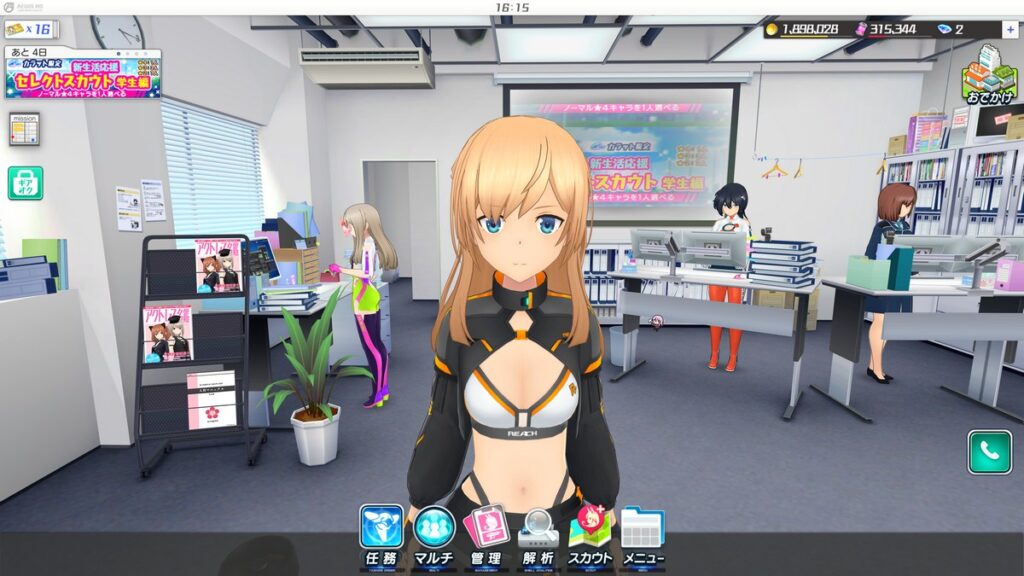Screen dimensions: 1024x576
Task: Open the mission board icon
Action: coord(24,128)
